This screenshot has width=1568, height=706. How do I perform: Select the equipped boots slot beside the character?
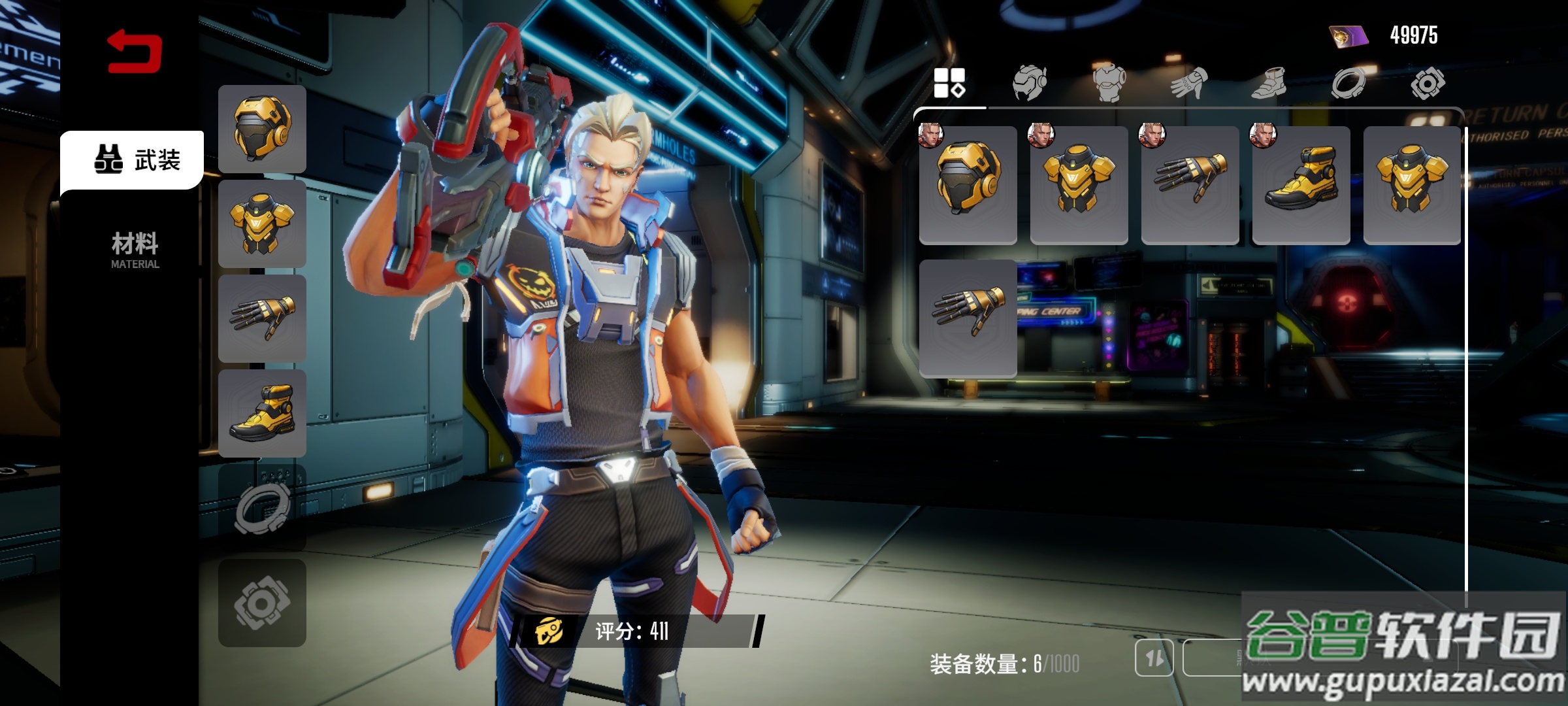click(262, 413)
